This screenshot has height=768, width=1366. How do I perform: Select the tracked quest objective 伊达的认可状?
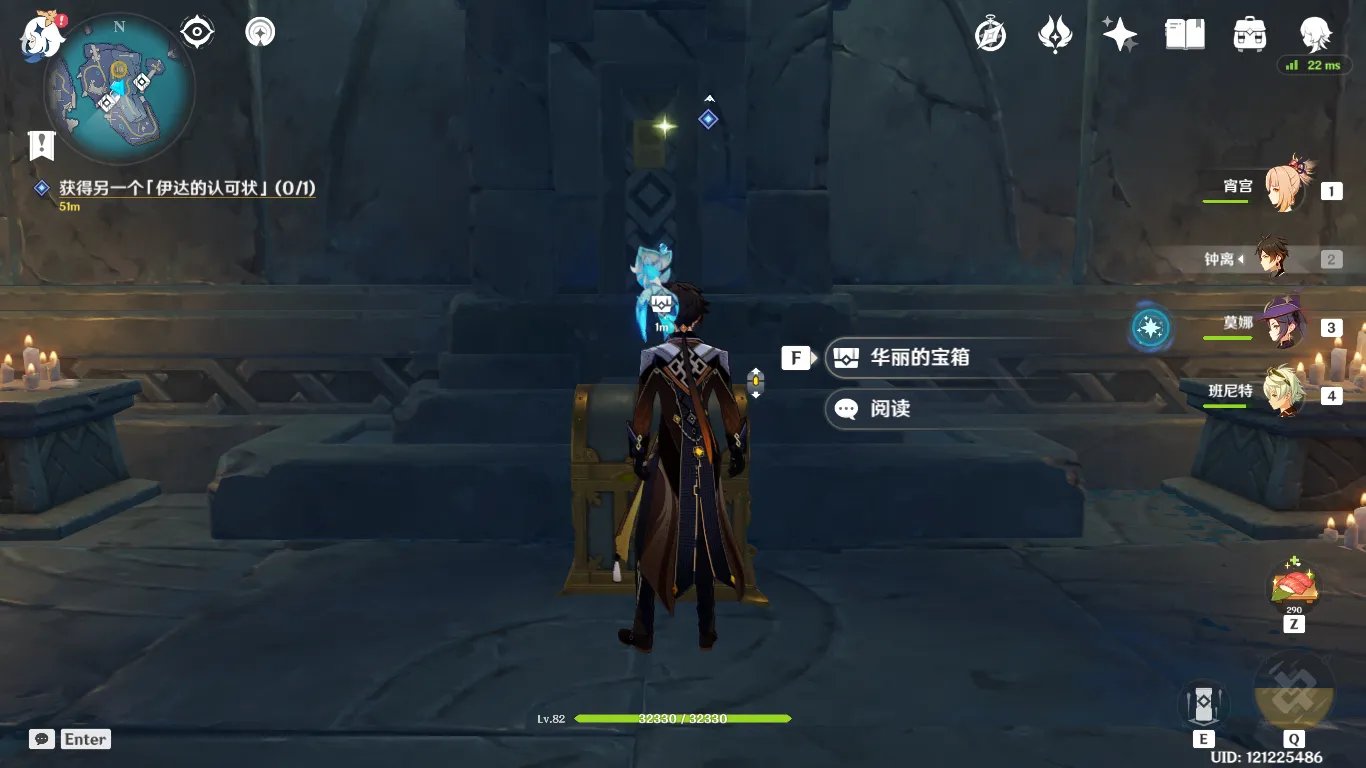pyautogui.click(x=188, y=188)
